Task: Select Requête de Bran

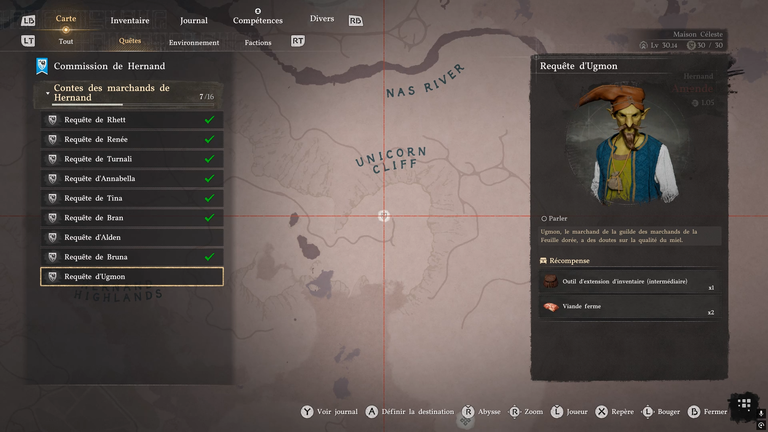Action: [x=131, y=218]
